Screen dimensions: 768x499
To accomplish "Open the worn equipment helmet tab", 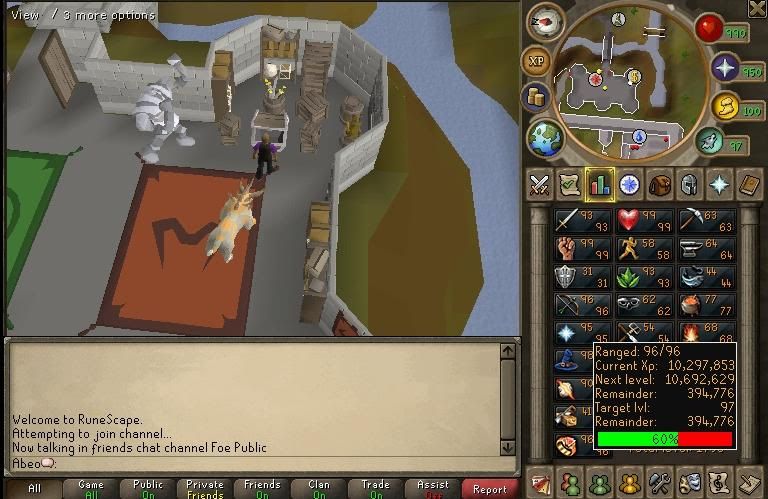I will [x=689, y=184].
